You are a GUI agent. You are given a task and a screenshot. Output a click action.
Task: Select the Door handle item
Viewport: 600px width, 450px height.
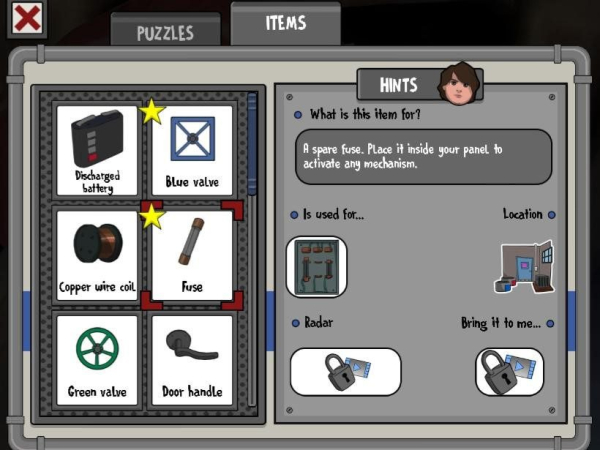pos(192,359)
